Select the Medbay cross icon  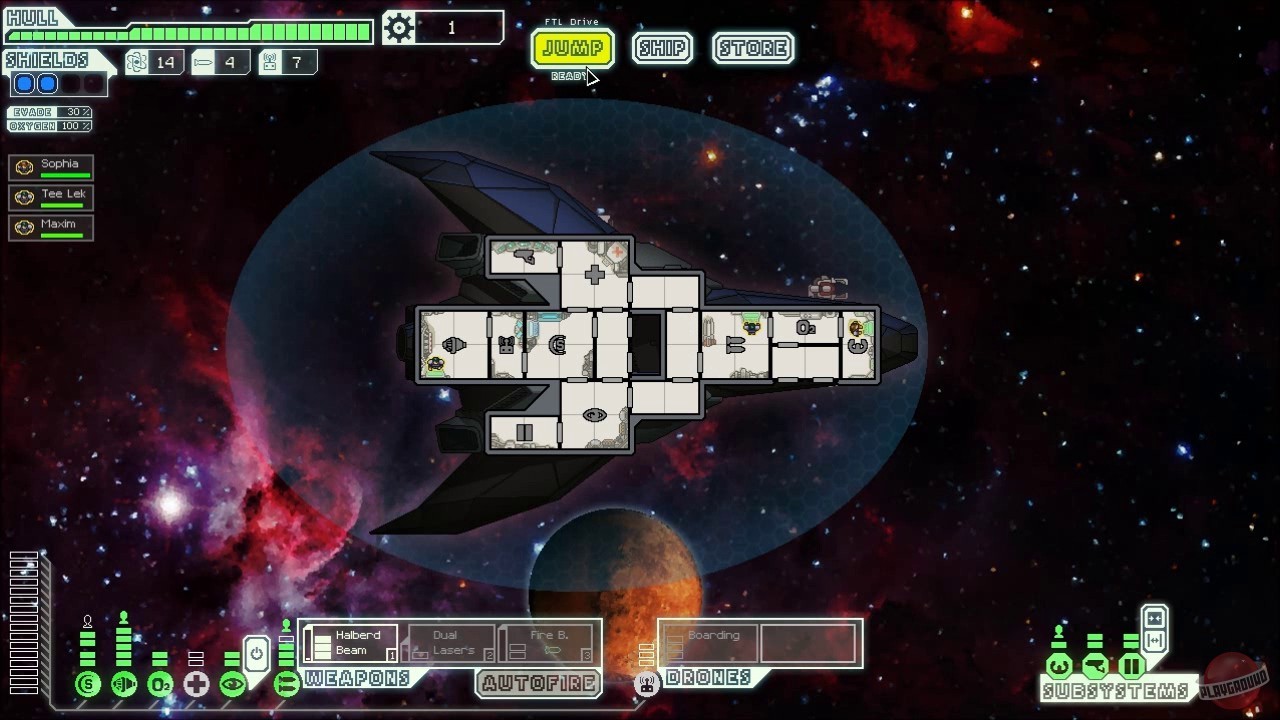click(196, 684)
